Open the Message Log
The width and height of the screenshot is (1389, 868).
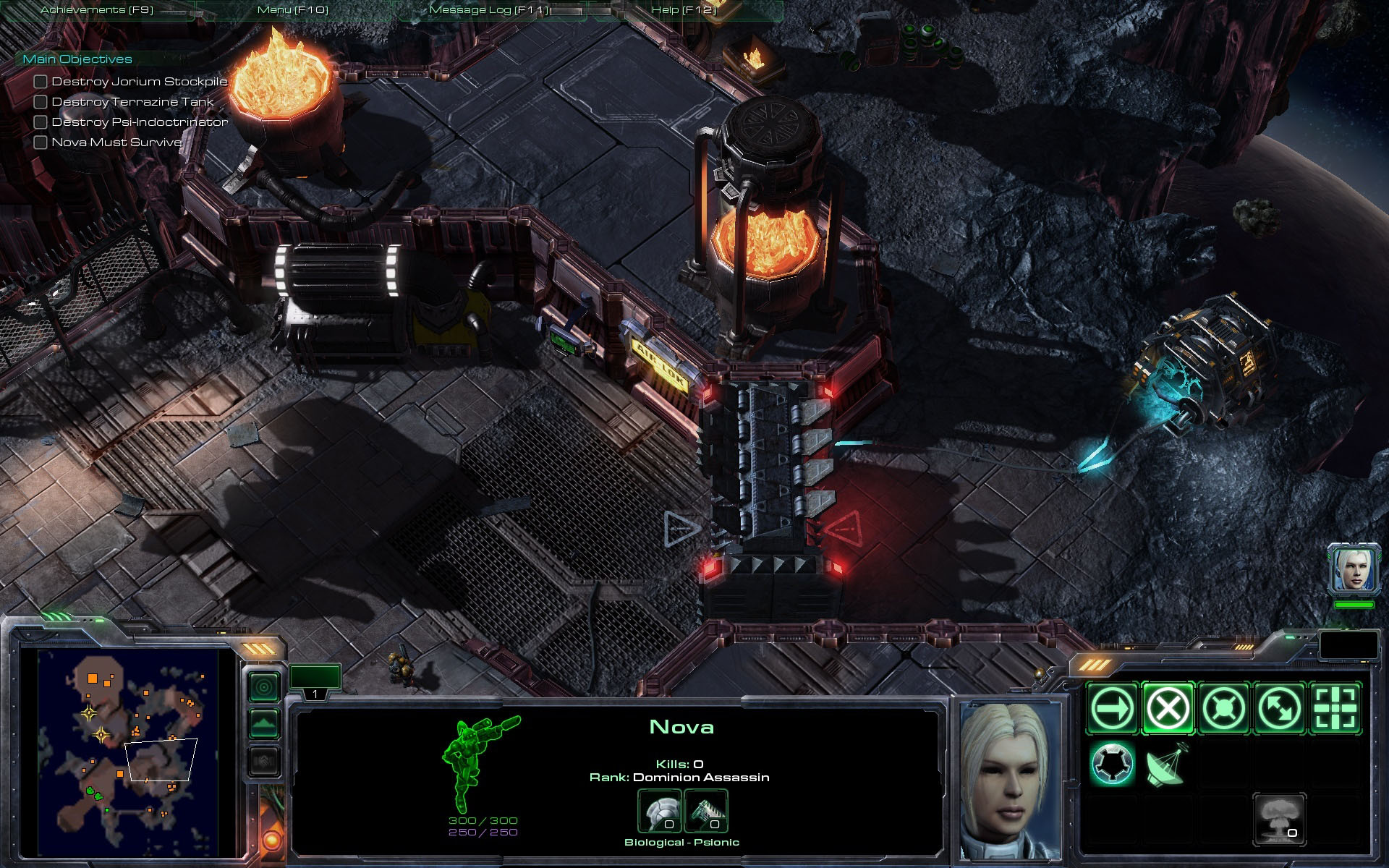pyautogui.click(x=489, y=10)
